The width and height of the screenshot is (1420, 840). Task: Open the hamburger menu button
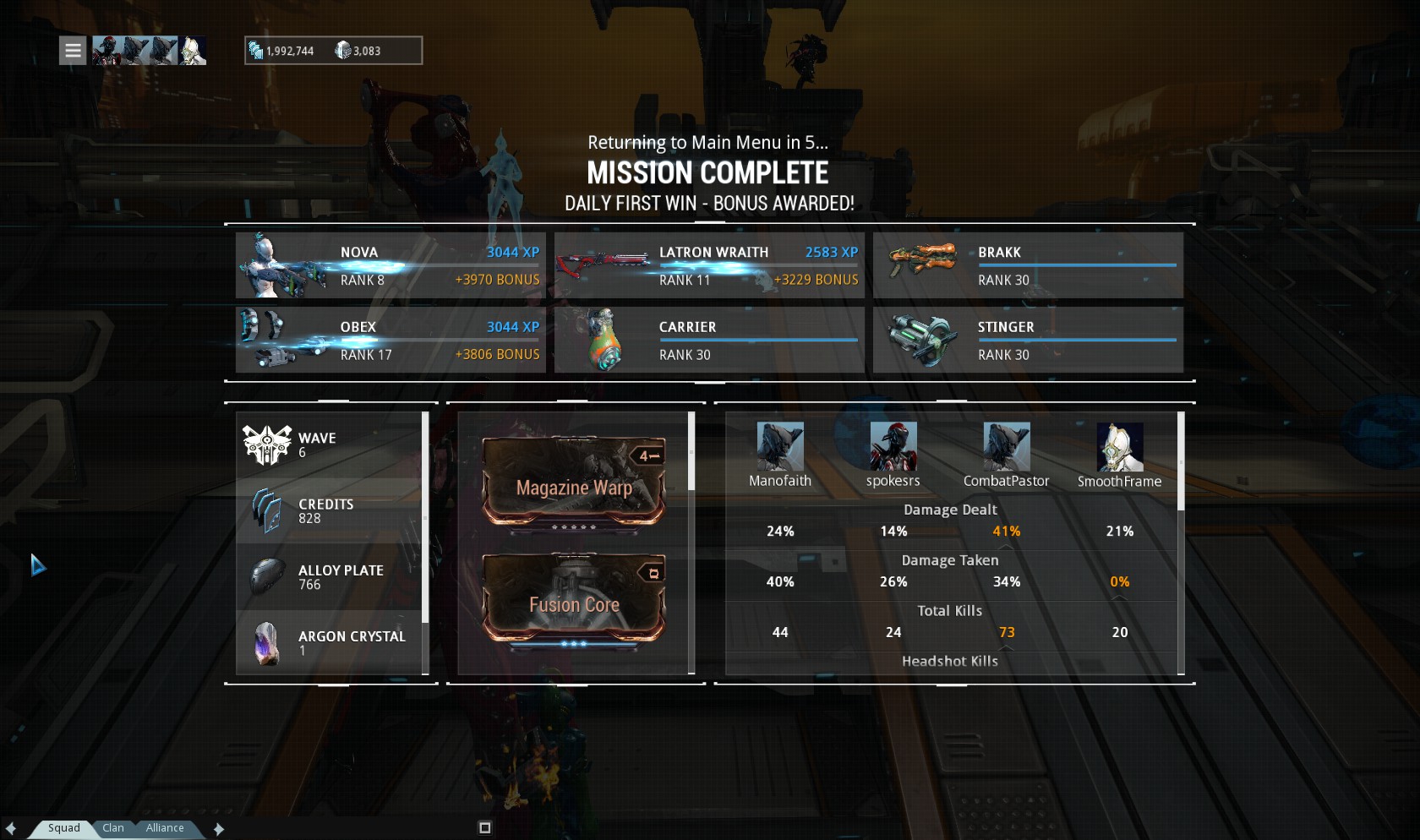click(x=73, y=51)
